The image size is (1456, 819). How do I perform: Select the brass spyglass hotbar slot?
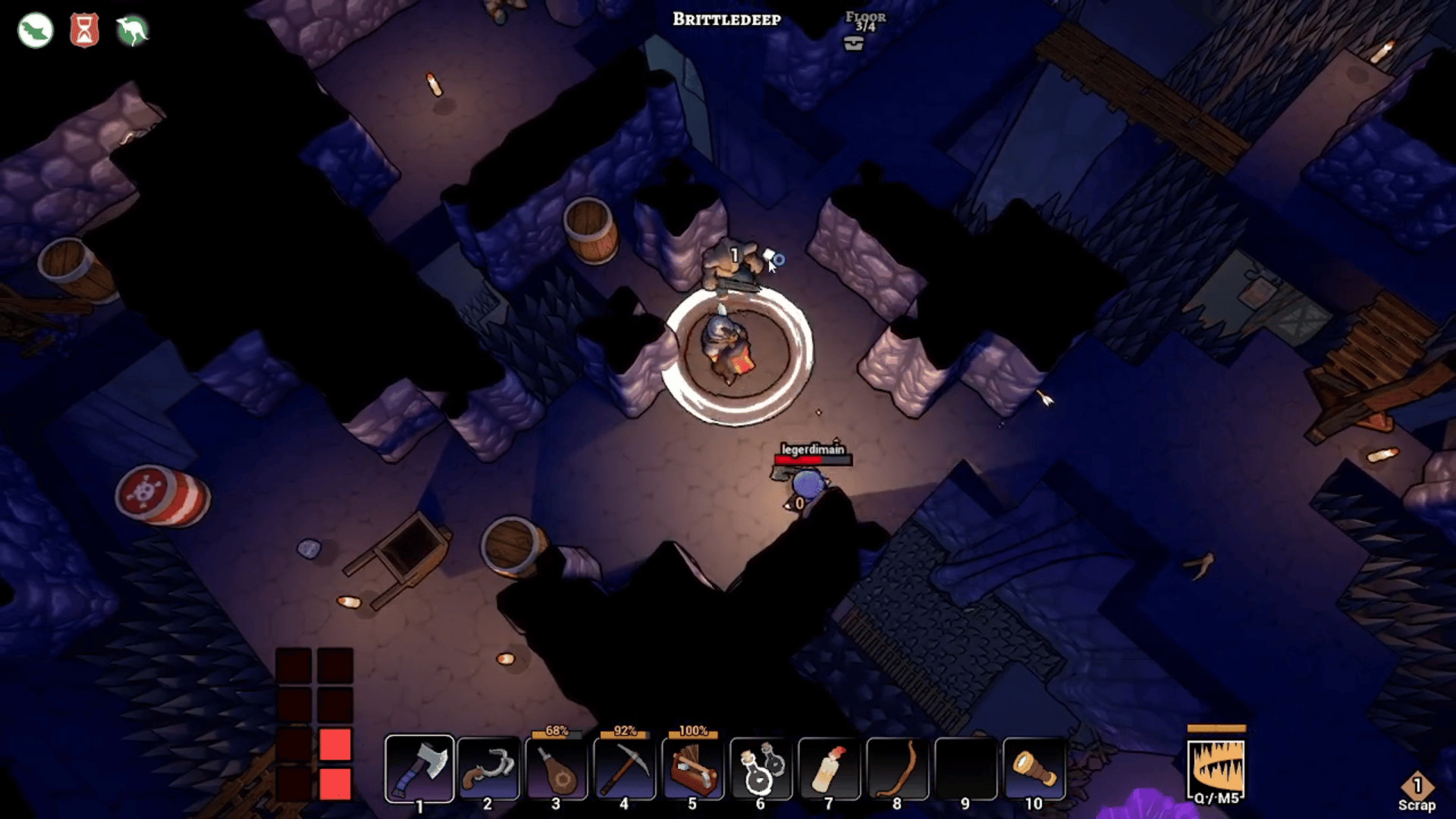tap(1034, 768)
